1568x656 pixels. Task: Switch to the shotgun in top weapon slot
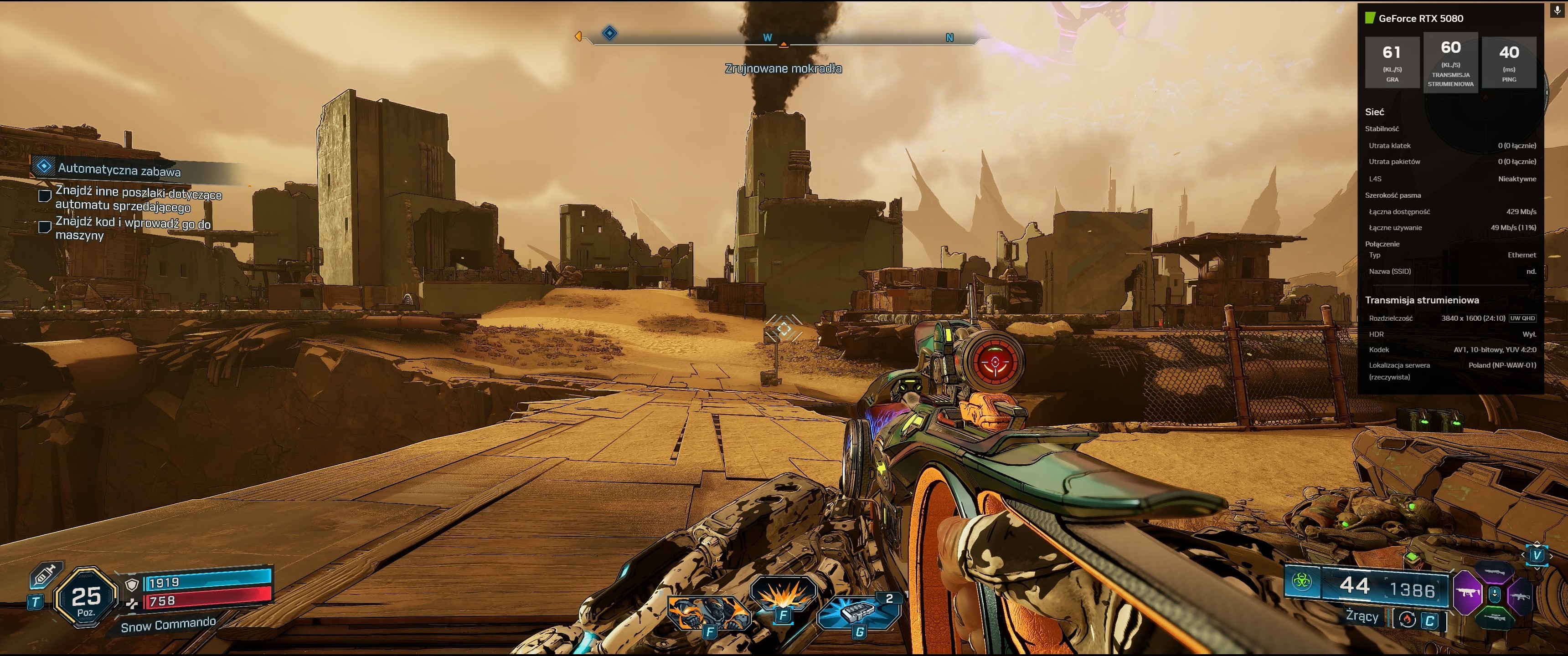point(1495,572)
